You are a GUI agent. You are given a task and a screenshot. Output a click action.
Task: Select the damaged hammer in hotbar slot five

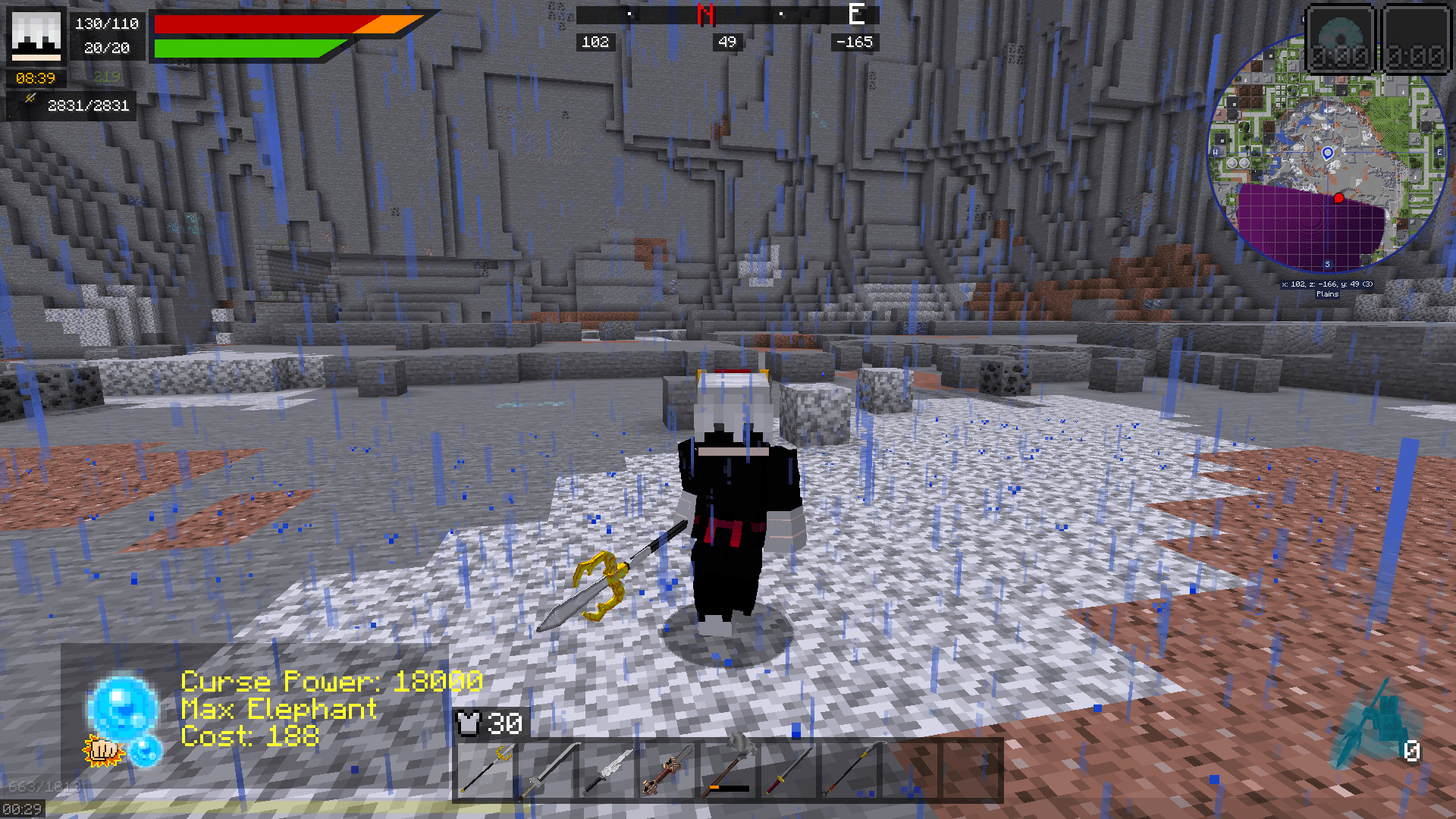coord(728,770)
